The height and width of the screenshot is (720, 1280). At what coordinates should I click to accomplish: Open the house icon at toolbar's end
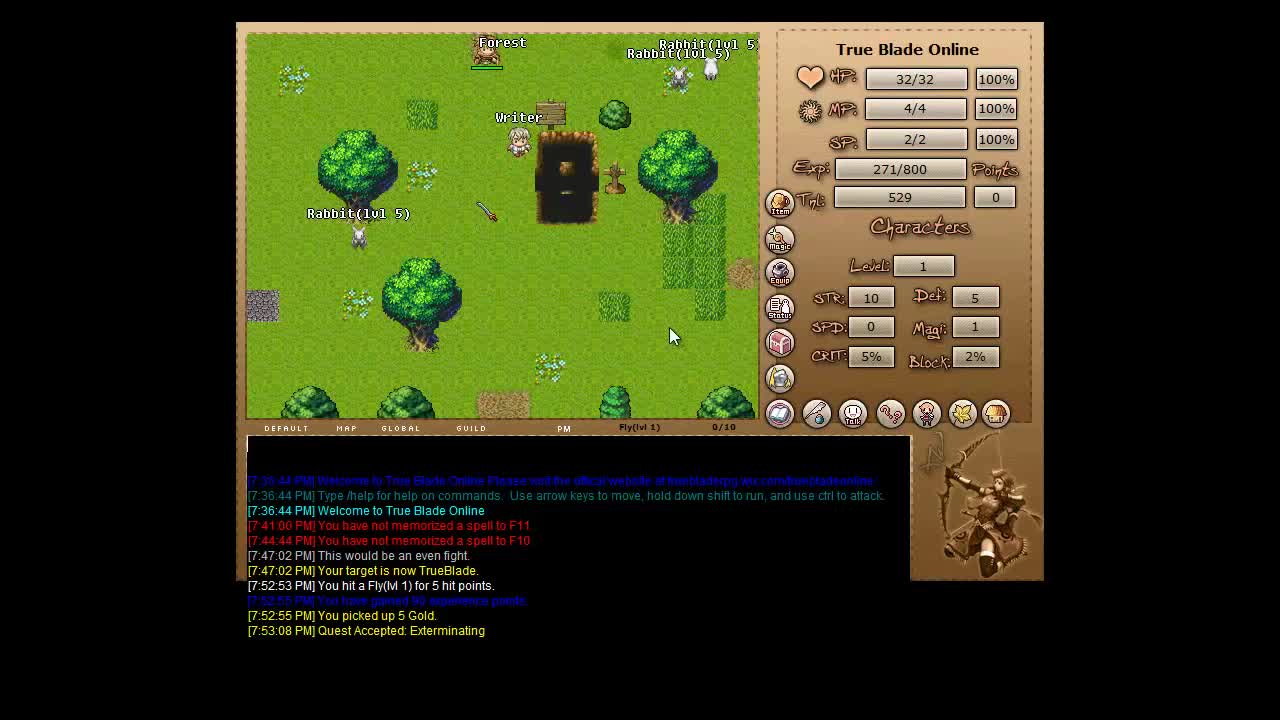pyautogui.click(x=996, y=413)
